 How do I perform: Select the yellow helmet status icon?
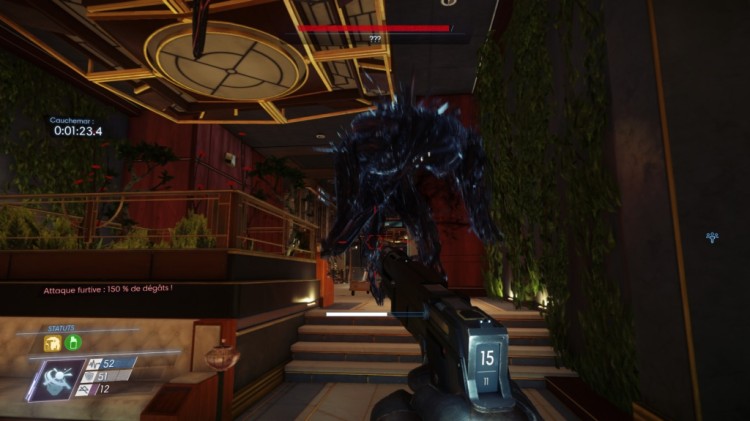click(51, 343)
